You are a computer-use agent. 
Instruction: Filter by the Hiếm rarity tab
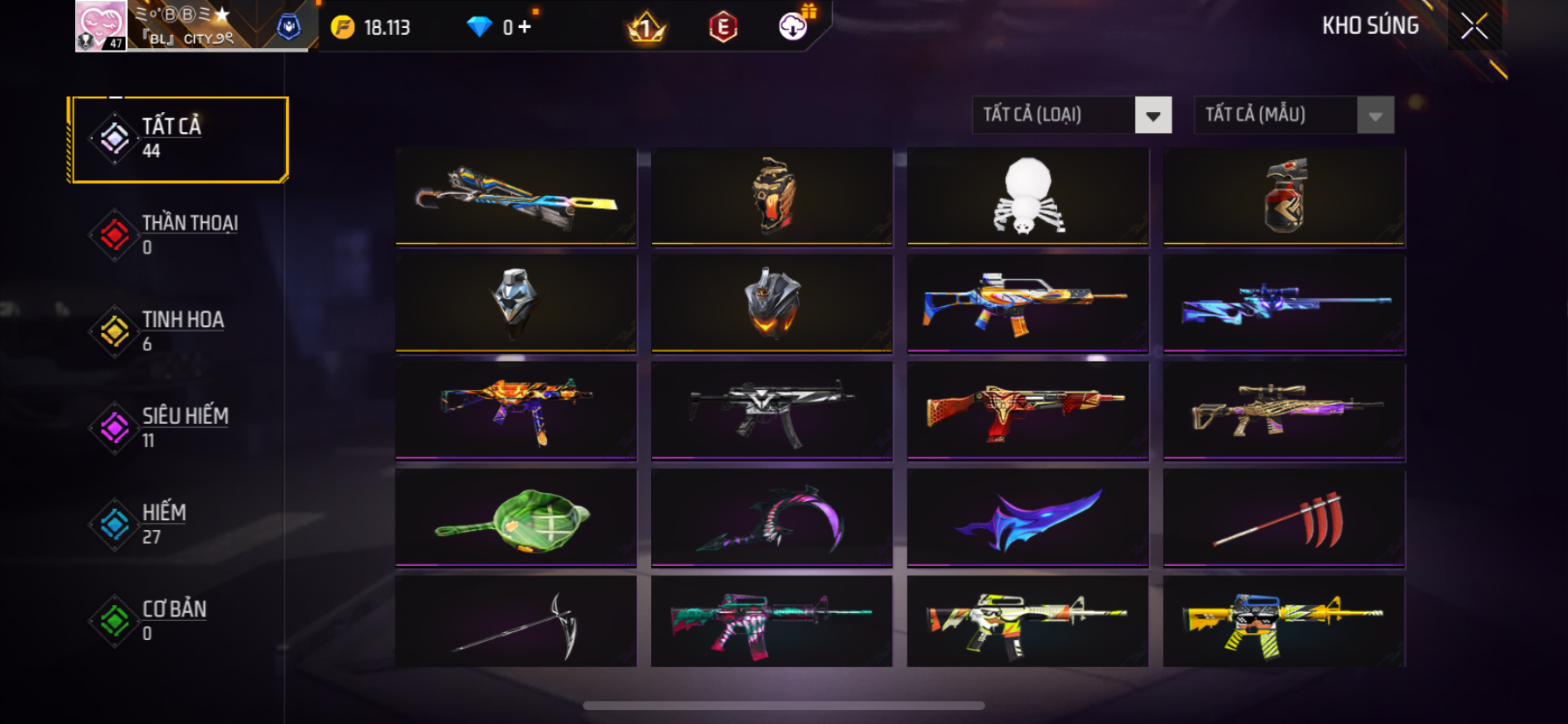coord(179,524)
